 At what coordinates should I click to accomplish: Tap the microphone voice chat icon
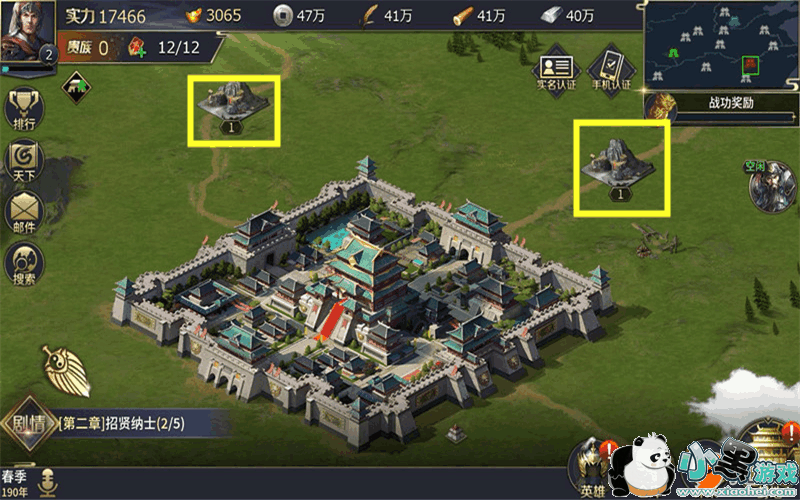46,481
